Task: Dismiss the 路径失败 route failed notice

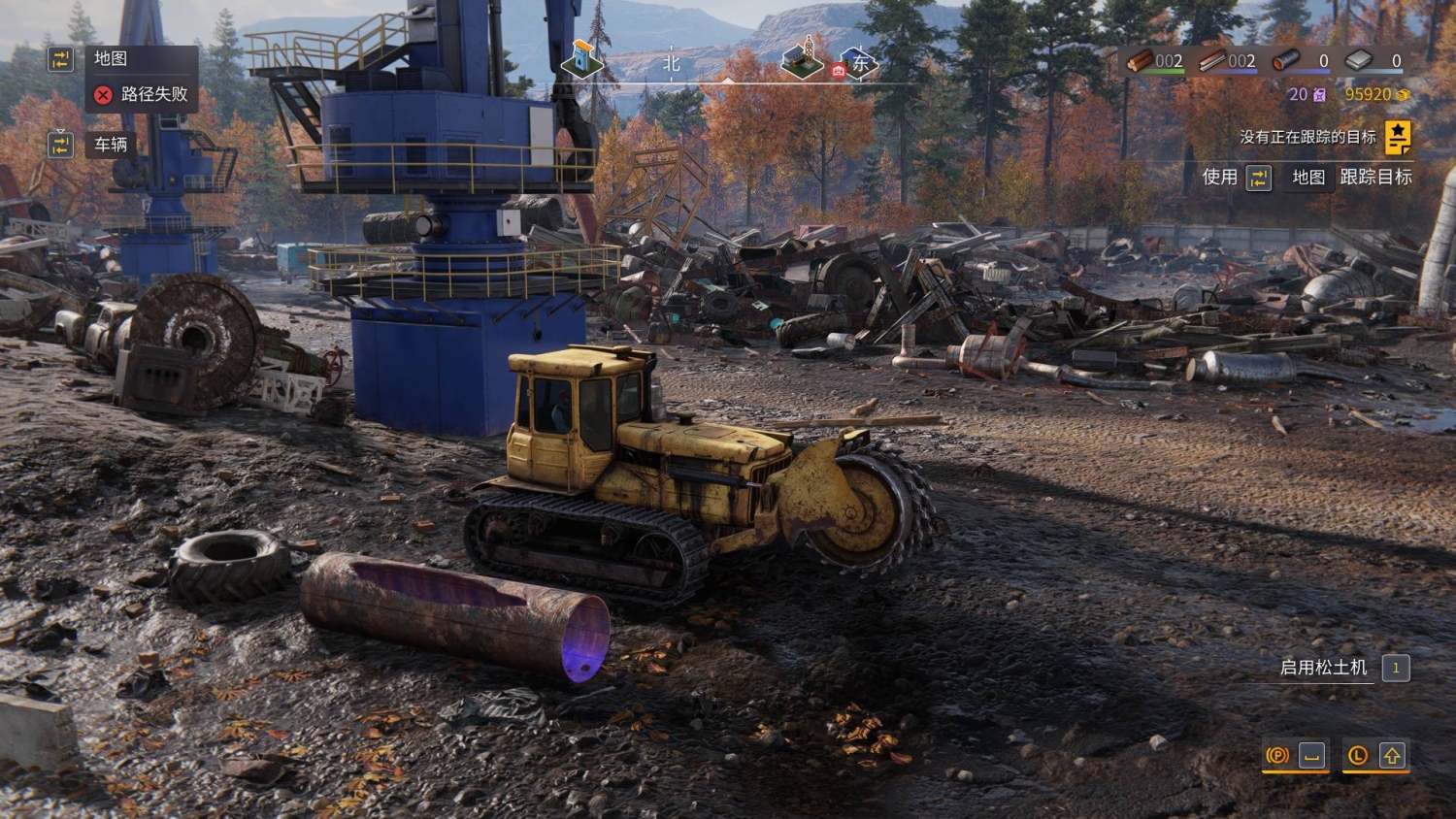Action: 103,94
